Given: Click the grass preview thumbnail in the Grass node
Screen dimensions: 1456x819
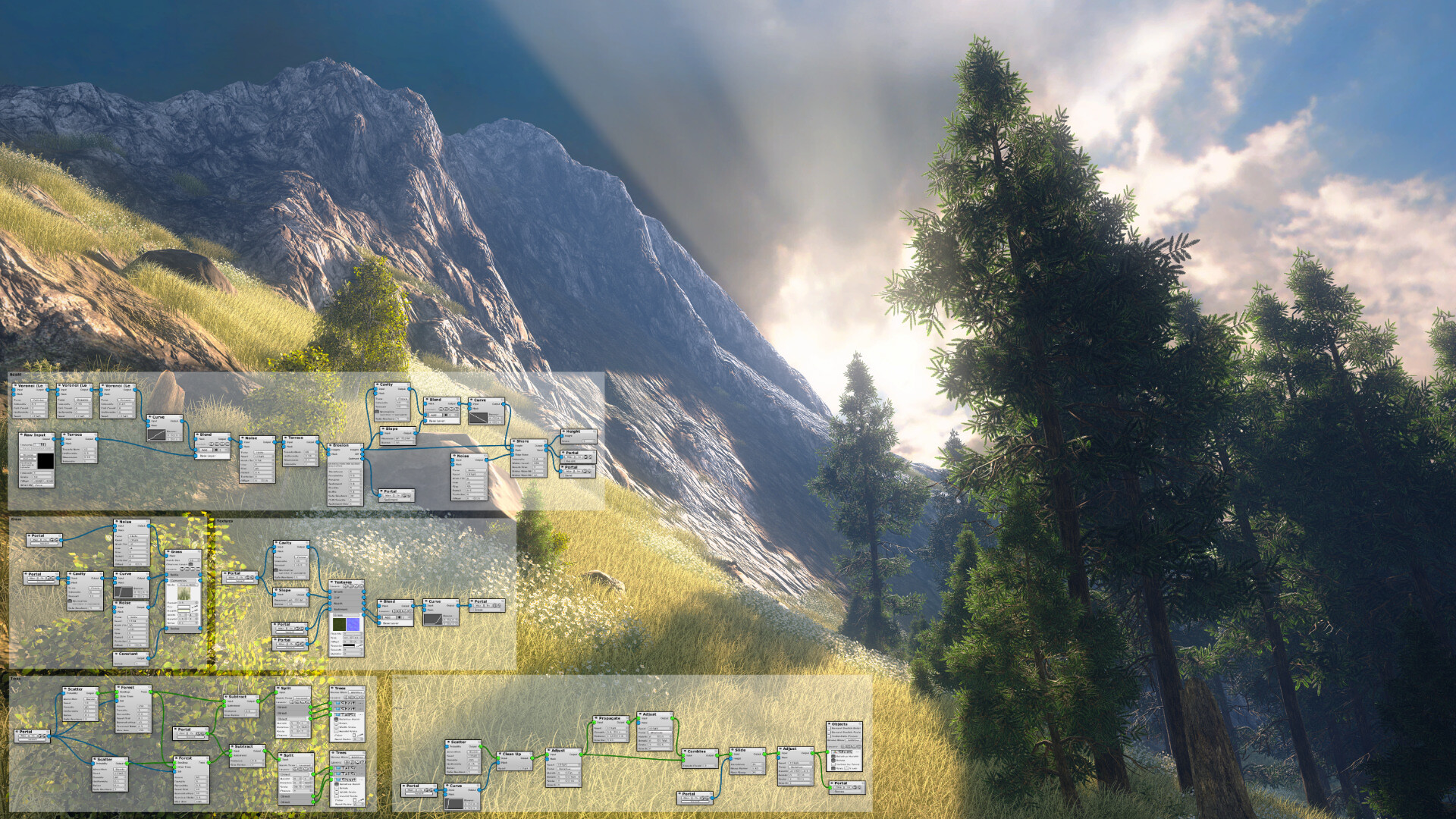Looking at the screenshot, I should [x=185, y=595].
